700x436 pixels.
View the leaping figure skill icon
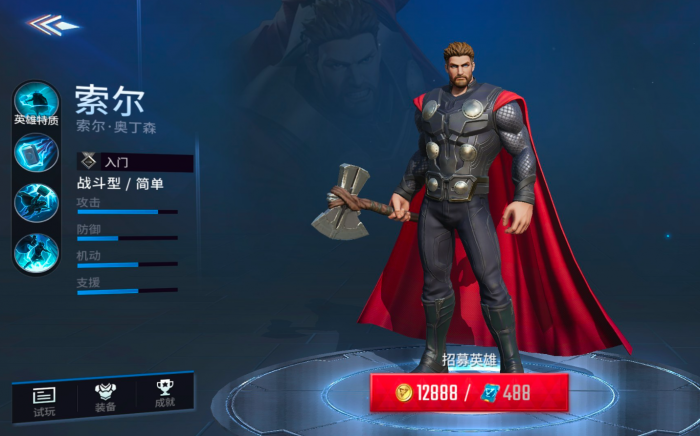36,251
